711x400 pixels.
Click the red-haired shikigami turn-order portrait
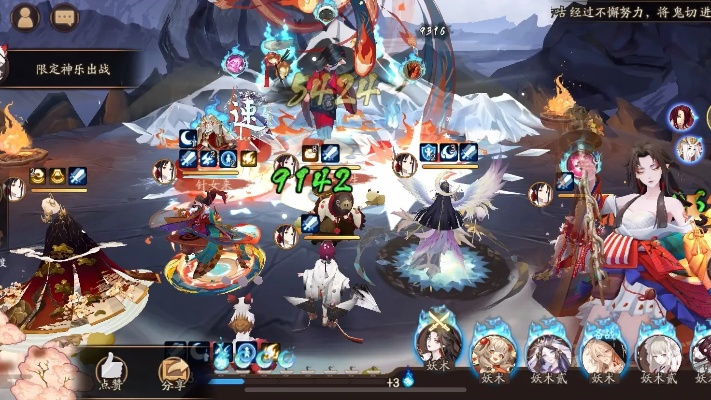coord(683,116)
